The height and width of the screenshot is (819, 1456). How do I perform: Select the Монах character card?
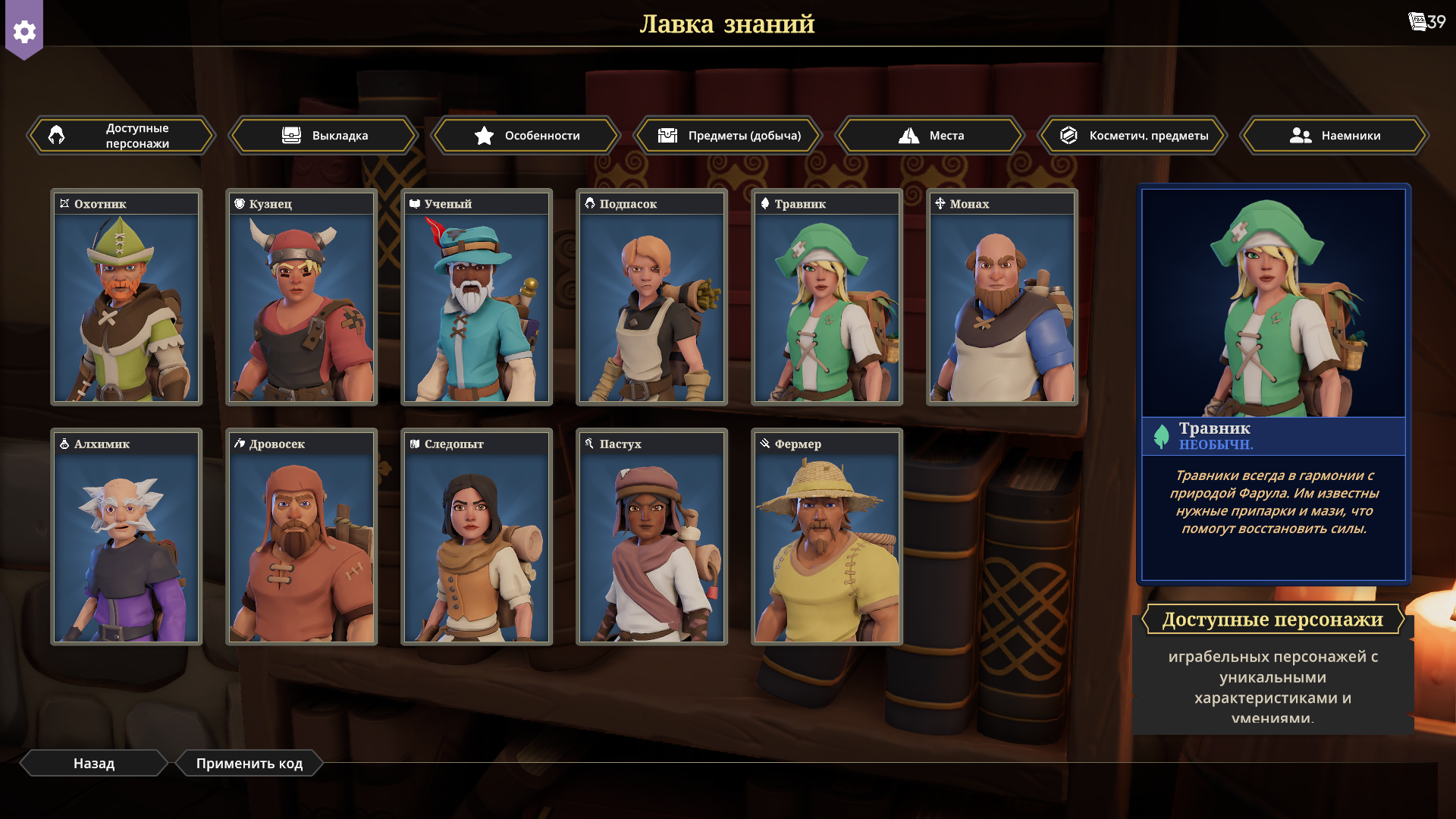point(1003,297)
